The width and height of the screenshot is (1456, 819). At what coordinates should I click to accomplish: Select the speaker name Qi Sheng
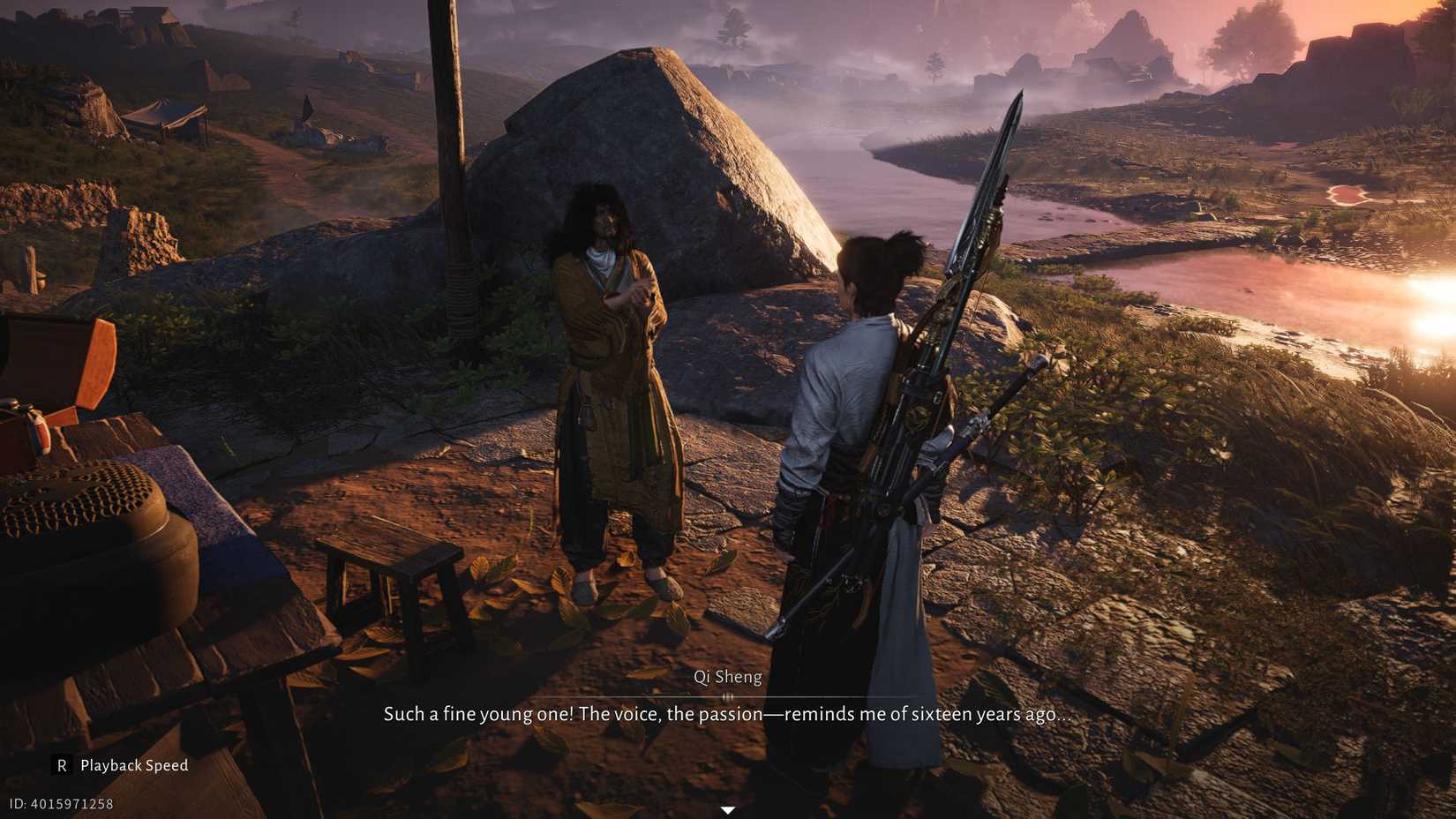728,677
